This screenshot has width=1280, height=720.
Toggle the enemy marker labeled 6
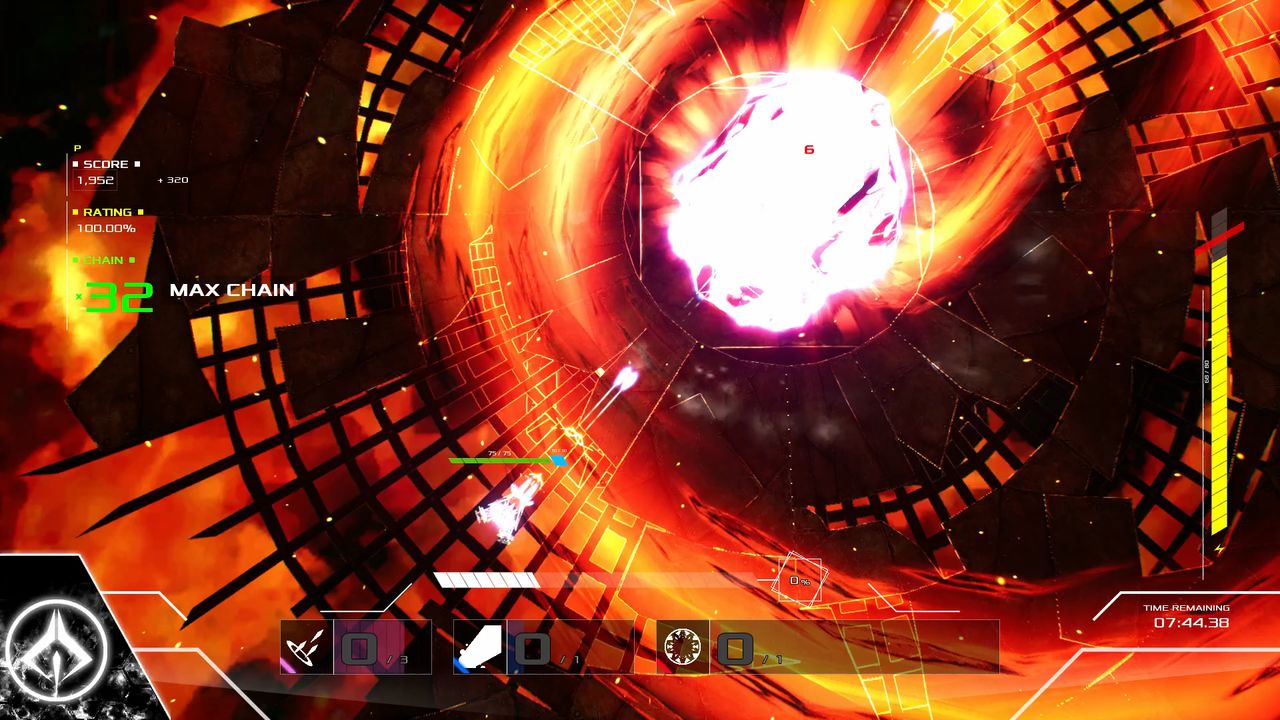pyautogui.click(x=808, y=147)
